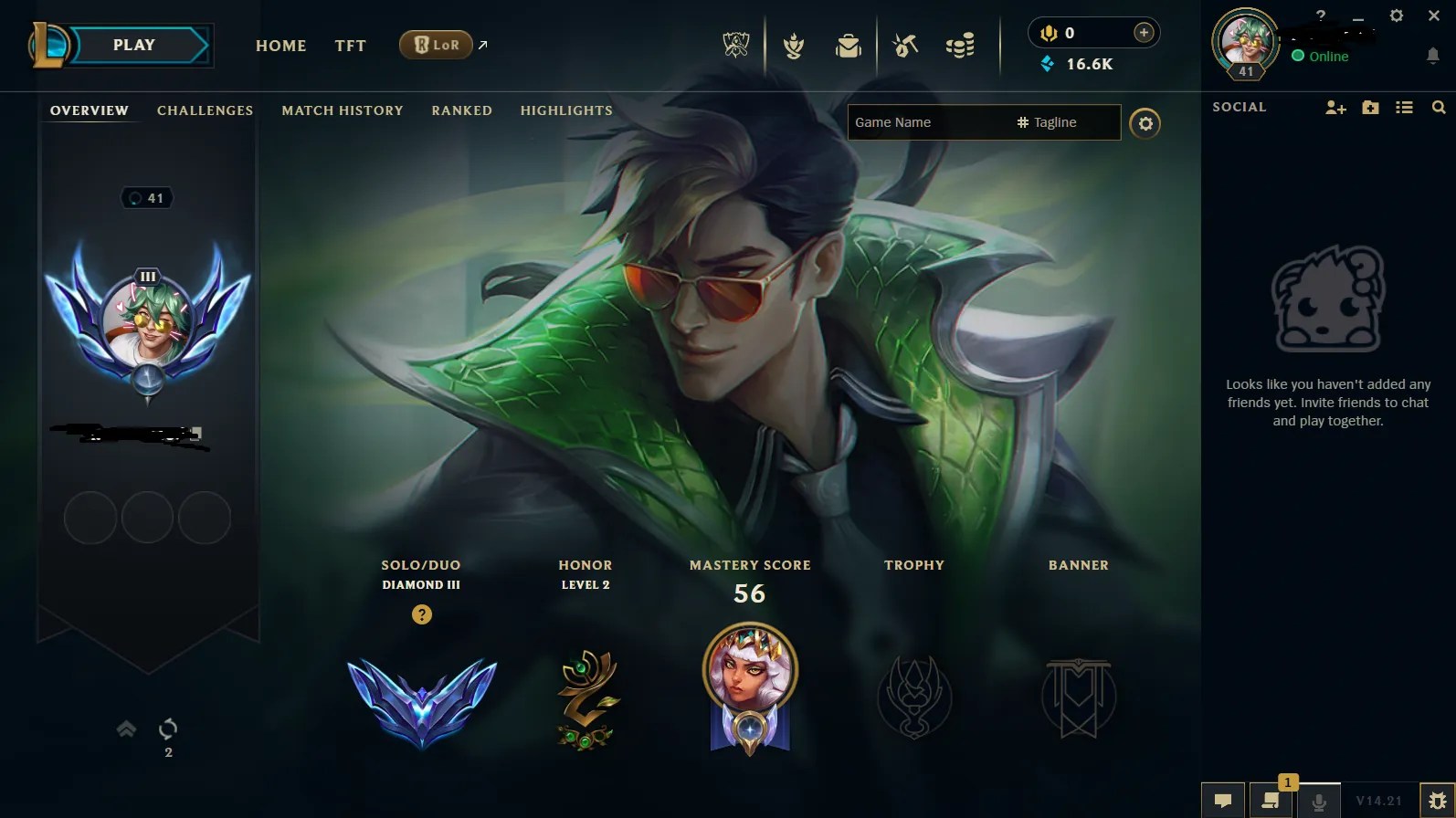Open profile customization gear beside search bar

tap(1146, 123)
